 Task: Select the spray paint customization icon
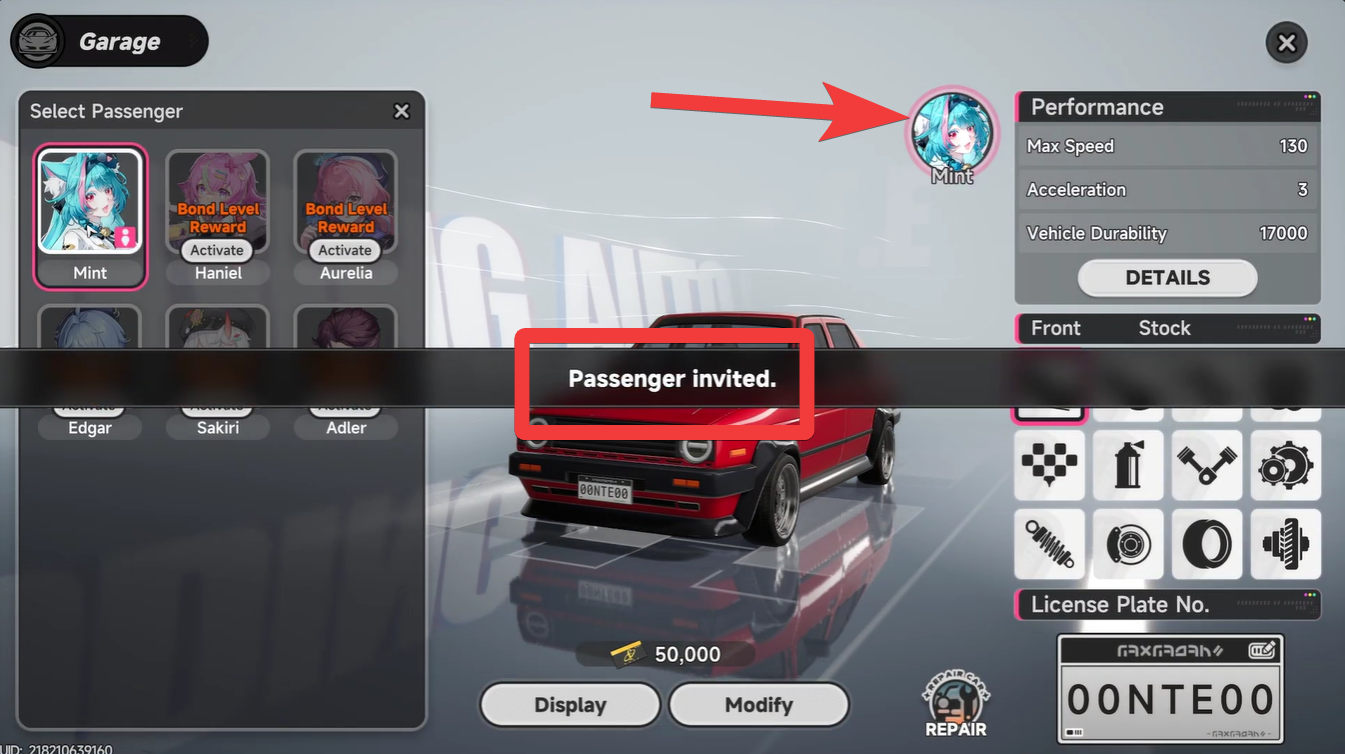tap(1128, 465)
